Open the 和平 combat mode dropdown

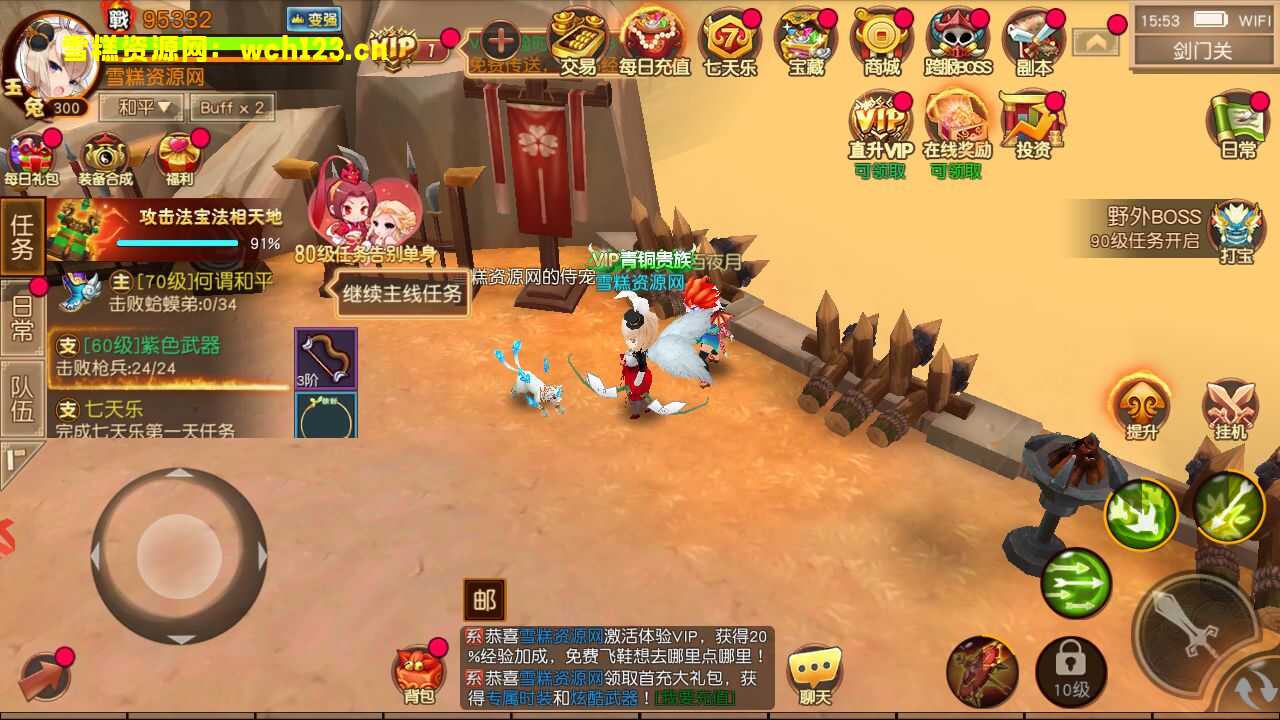coord(139,107)
